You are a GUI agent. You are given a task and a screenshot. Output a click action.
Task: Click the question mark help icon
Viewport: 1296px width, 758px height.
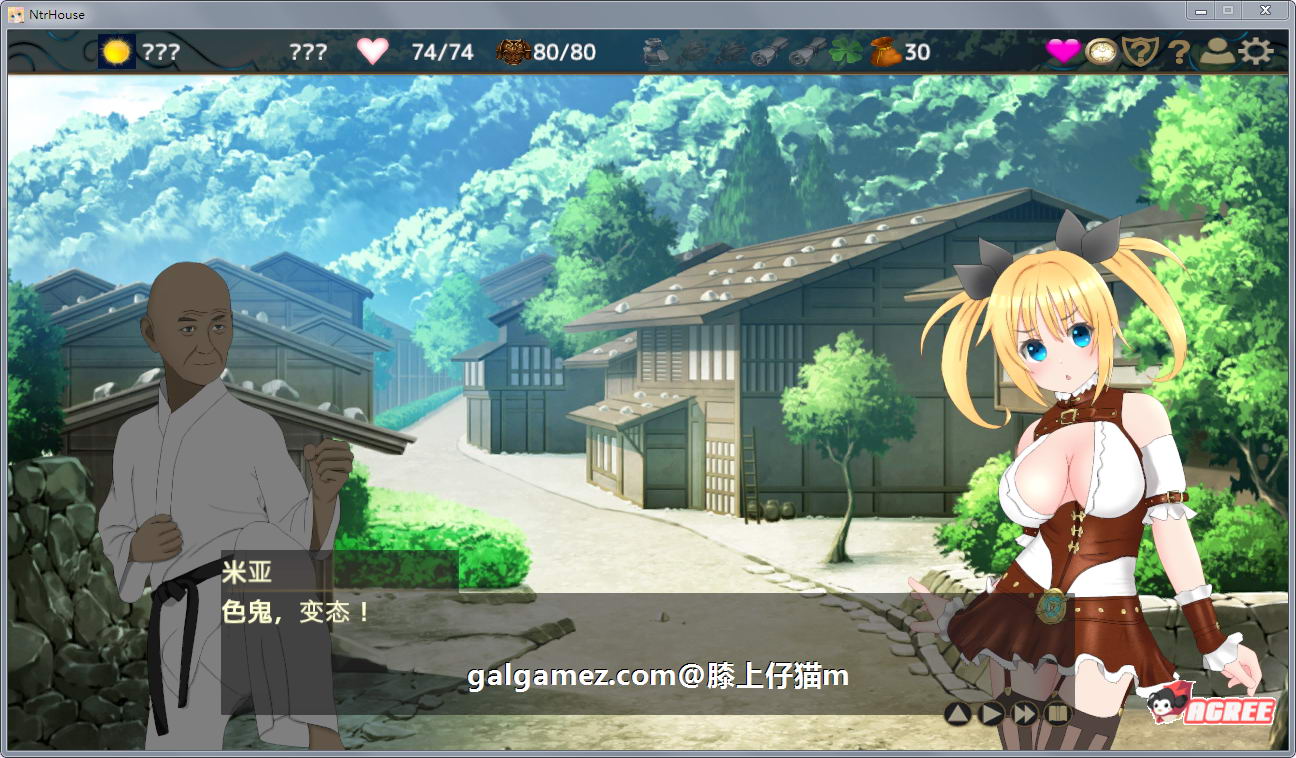(1178, 53)
